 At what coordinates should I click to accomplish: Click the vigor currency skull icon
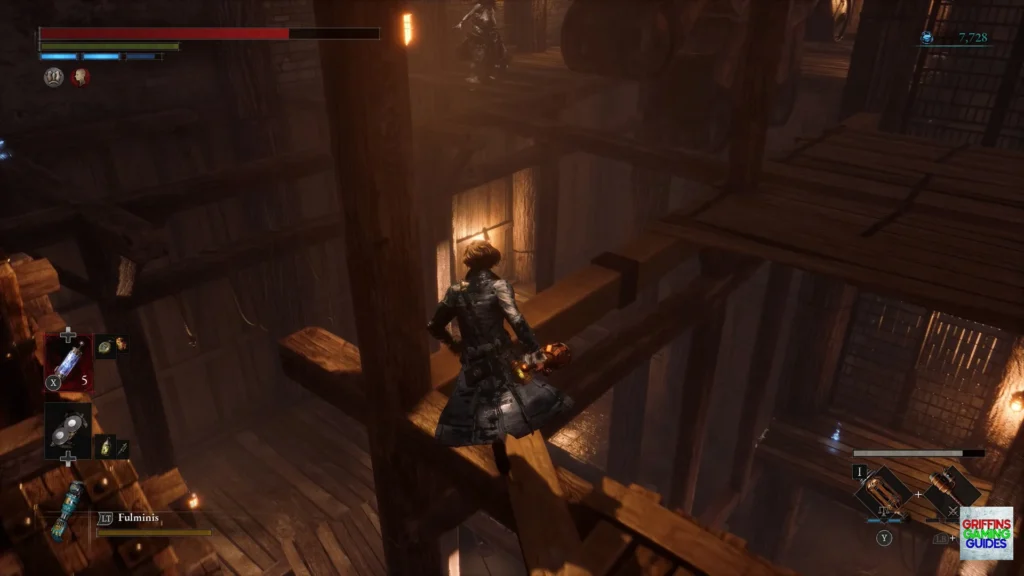[927, 38]
